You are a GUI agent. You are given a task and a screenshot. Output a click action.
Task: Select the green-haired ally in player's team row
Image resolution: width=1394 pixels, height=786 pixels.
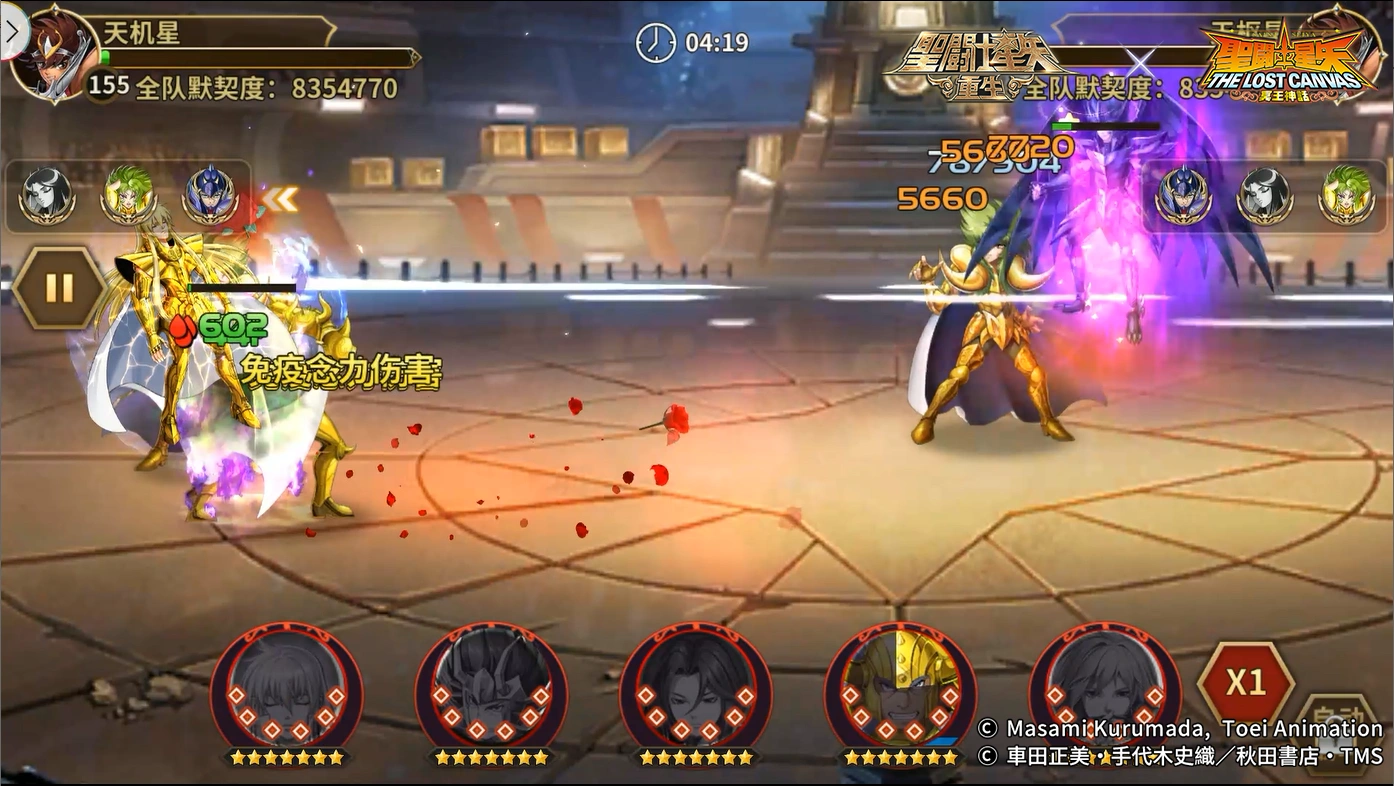[128, 195]
